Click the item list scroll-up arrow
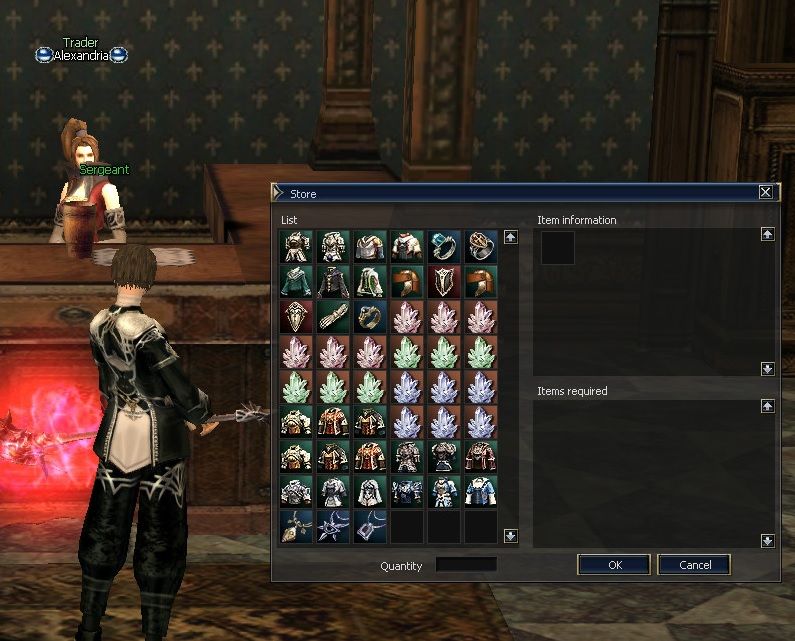This screenshot has width=795, height=641. pos(510,238)
